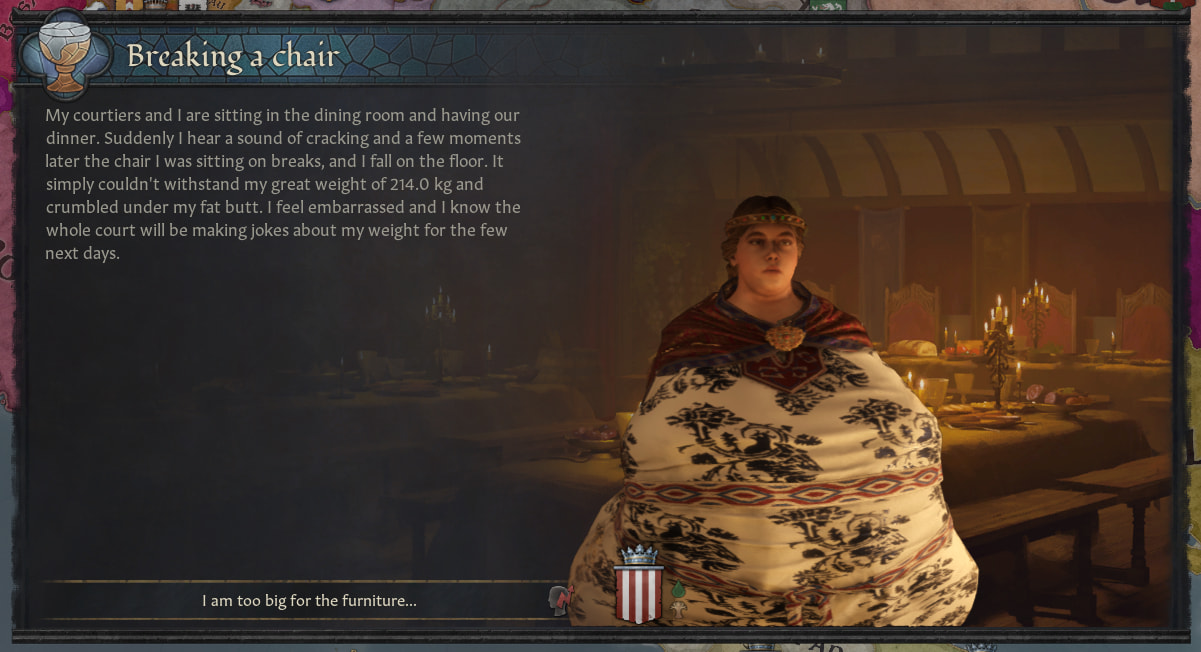Choose "I am too big for the furniture..." option
Screen dimensions: 1201x652
point(308,601)
